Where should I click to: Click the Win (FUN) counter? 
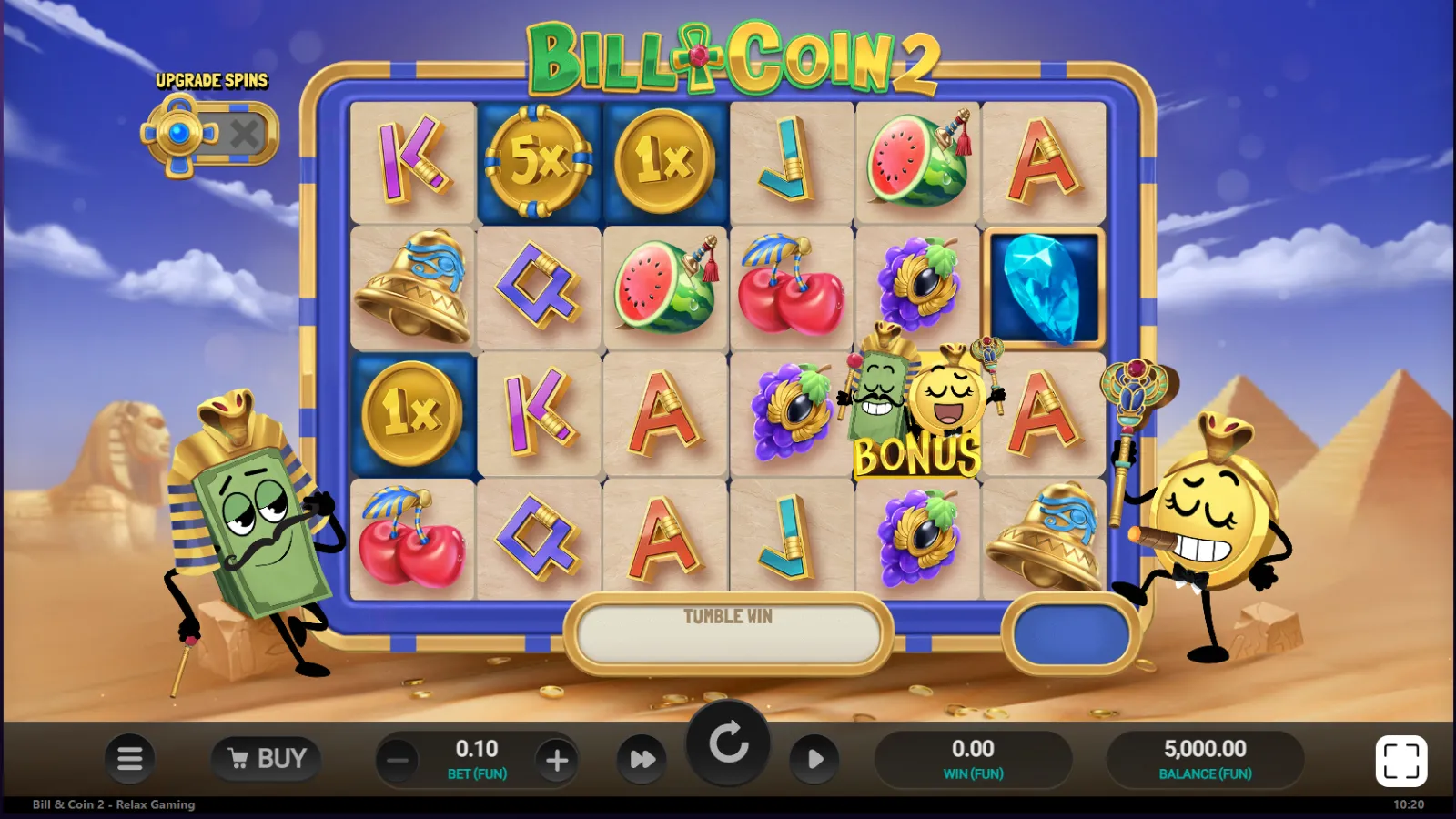[974, 758]
